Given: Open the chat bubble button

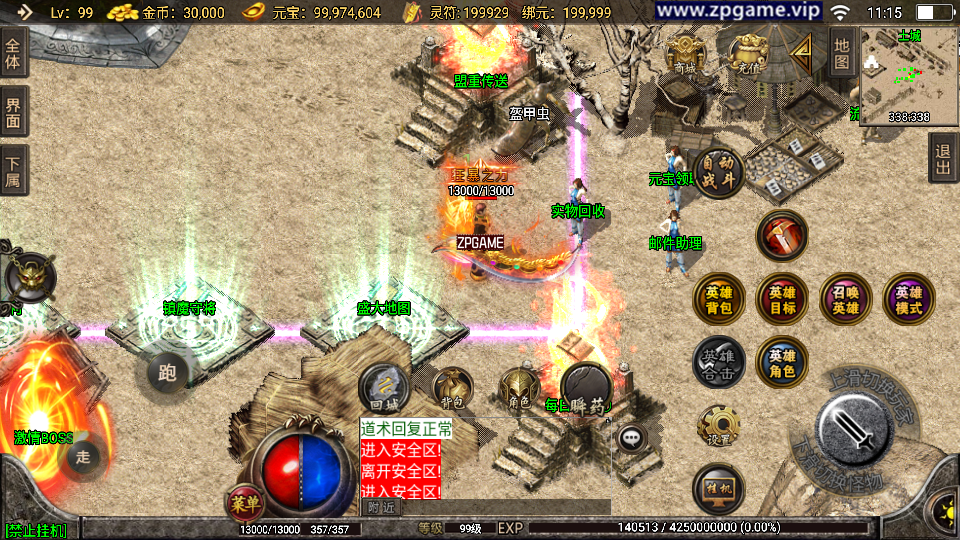Looking at the screenshot, I should pyautogui.click(x=630, y=437).
